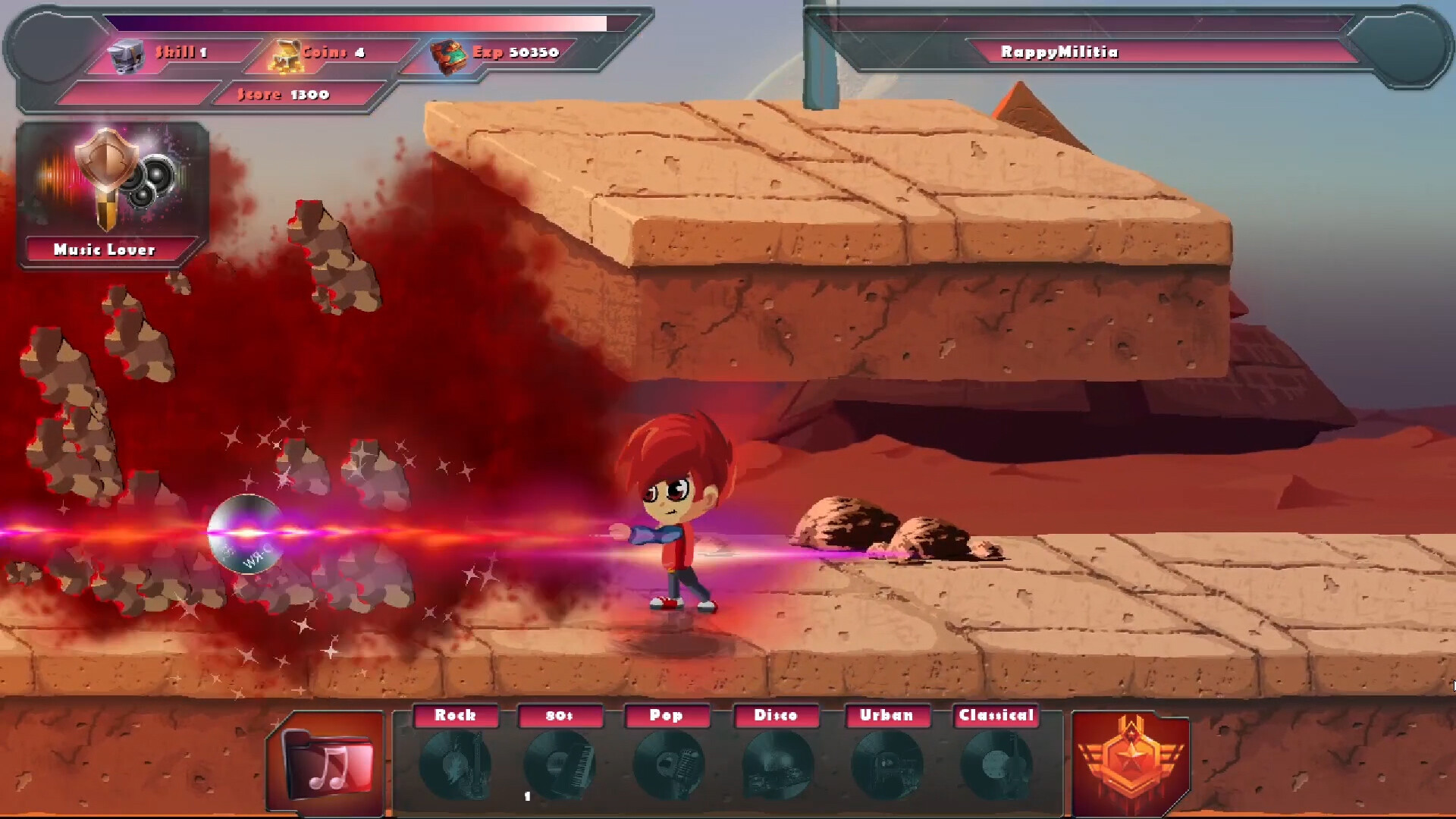Click the Exp spellbook icon
This screenshot has height=819, width=1456.
(x=449, y=56)
